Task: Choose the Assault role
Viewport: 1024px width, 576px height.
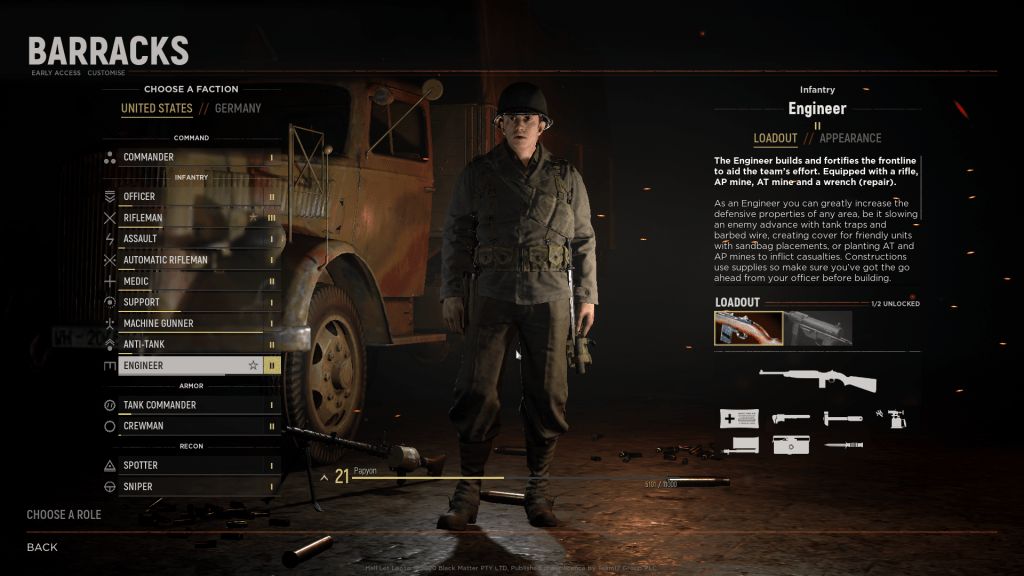Action: coord(190,239)
